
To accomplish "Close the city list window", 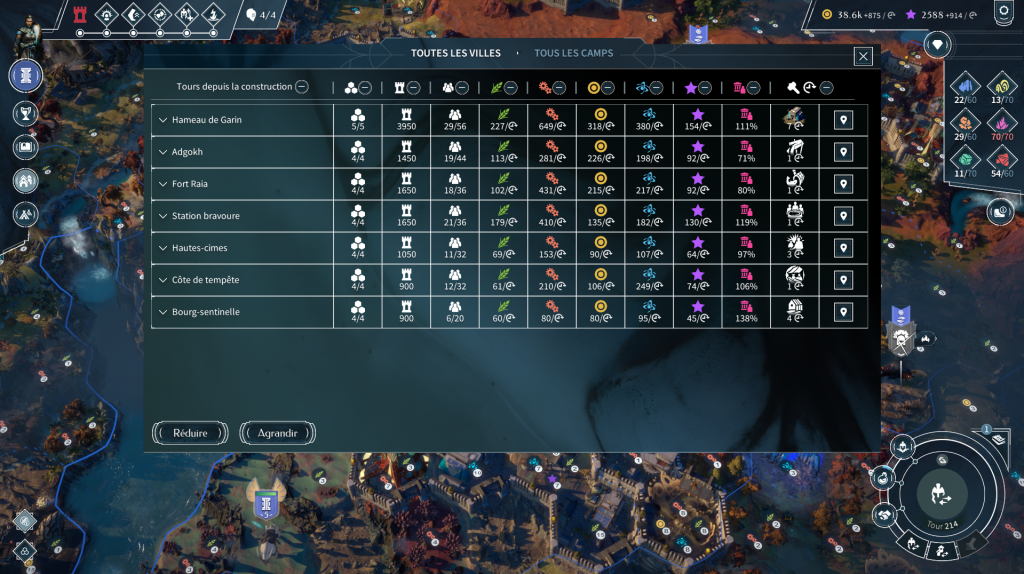I will pyautogui.click(x=863, y=56).
